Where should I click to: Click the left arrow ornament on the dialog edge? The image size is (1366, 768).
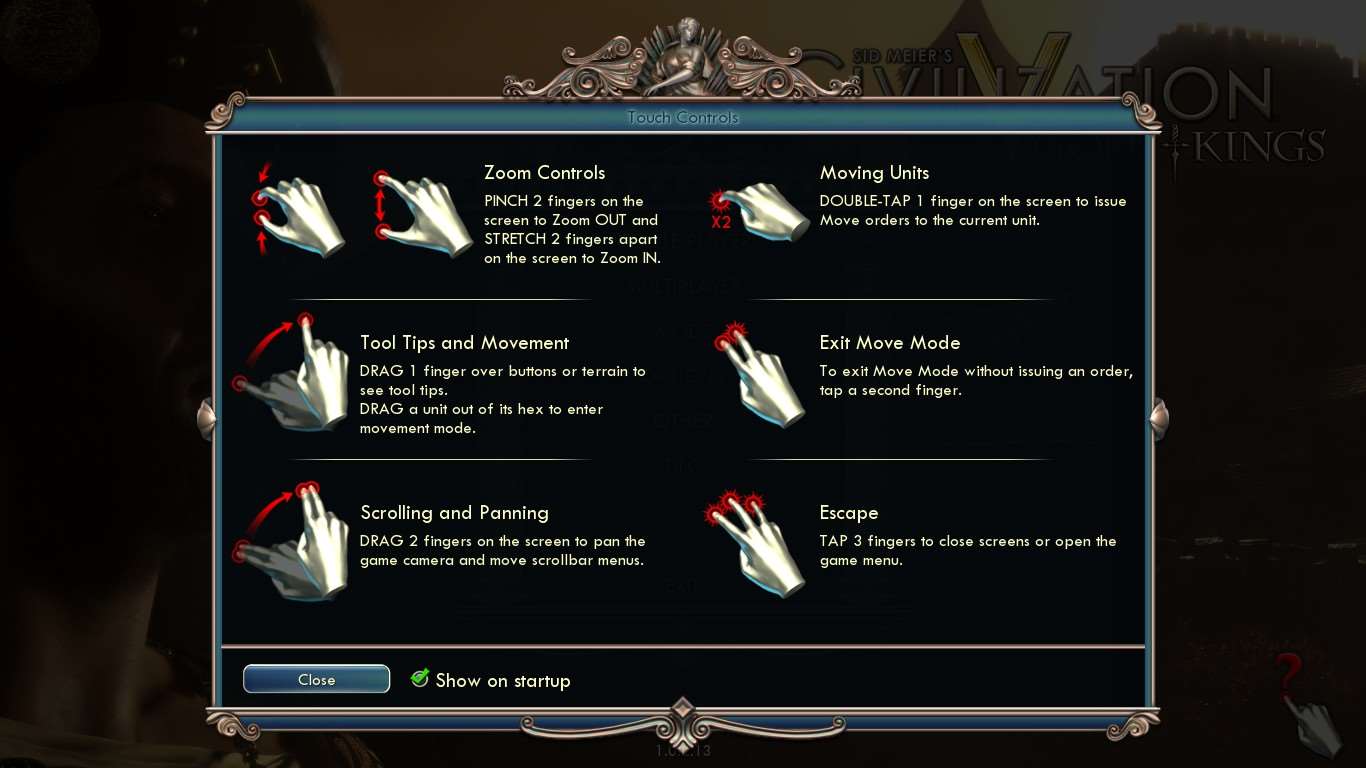point(207,420)
